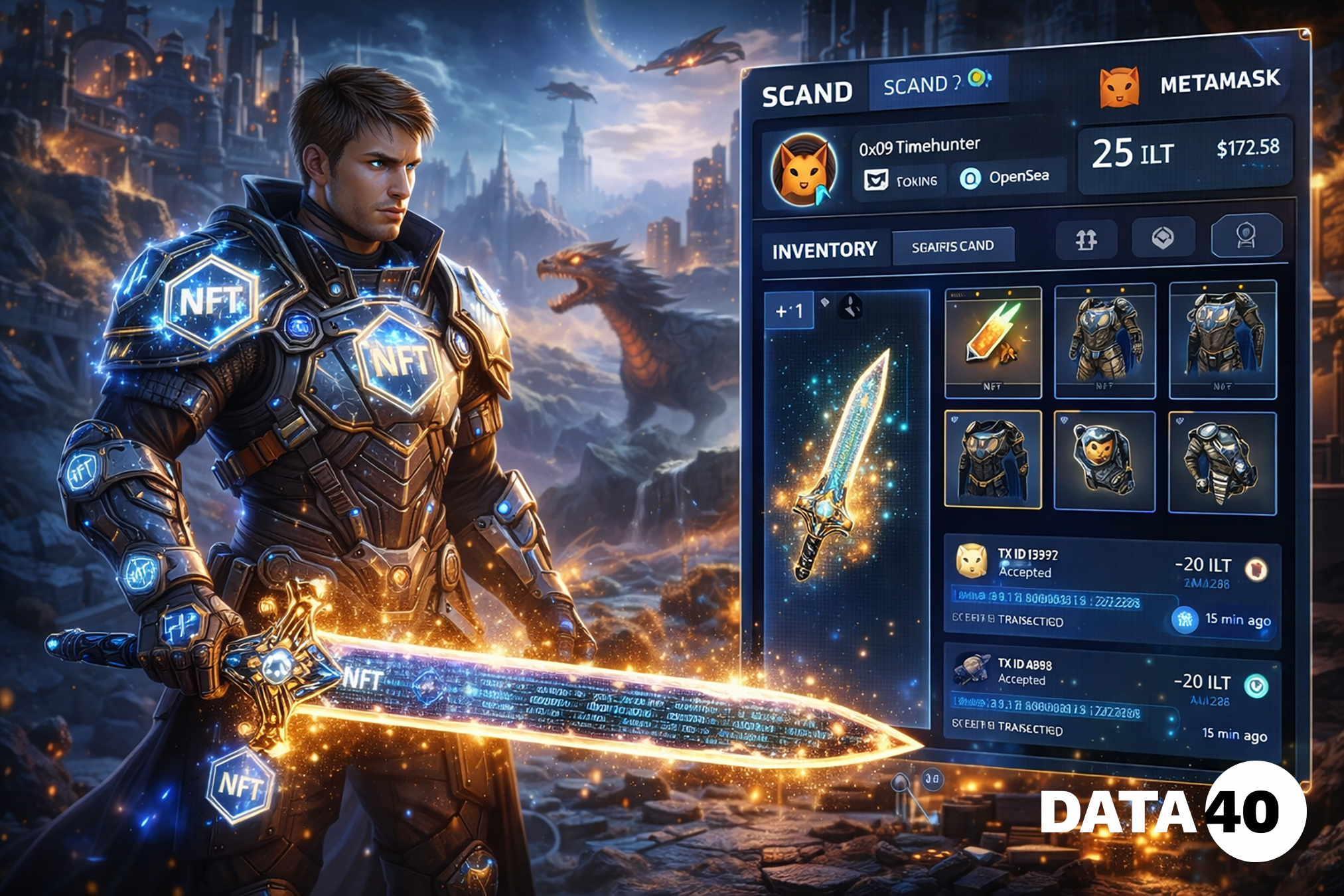This screenshot has height=896, width=1344.
Task: Select the fox helmet item slot
Action: coord(1104,461)
